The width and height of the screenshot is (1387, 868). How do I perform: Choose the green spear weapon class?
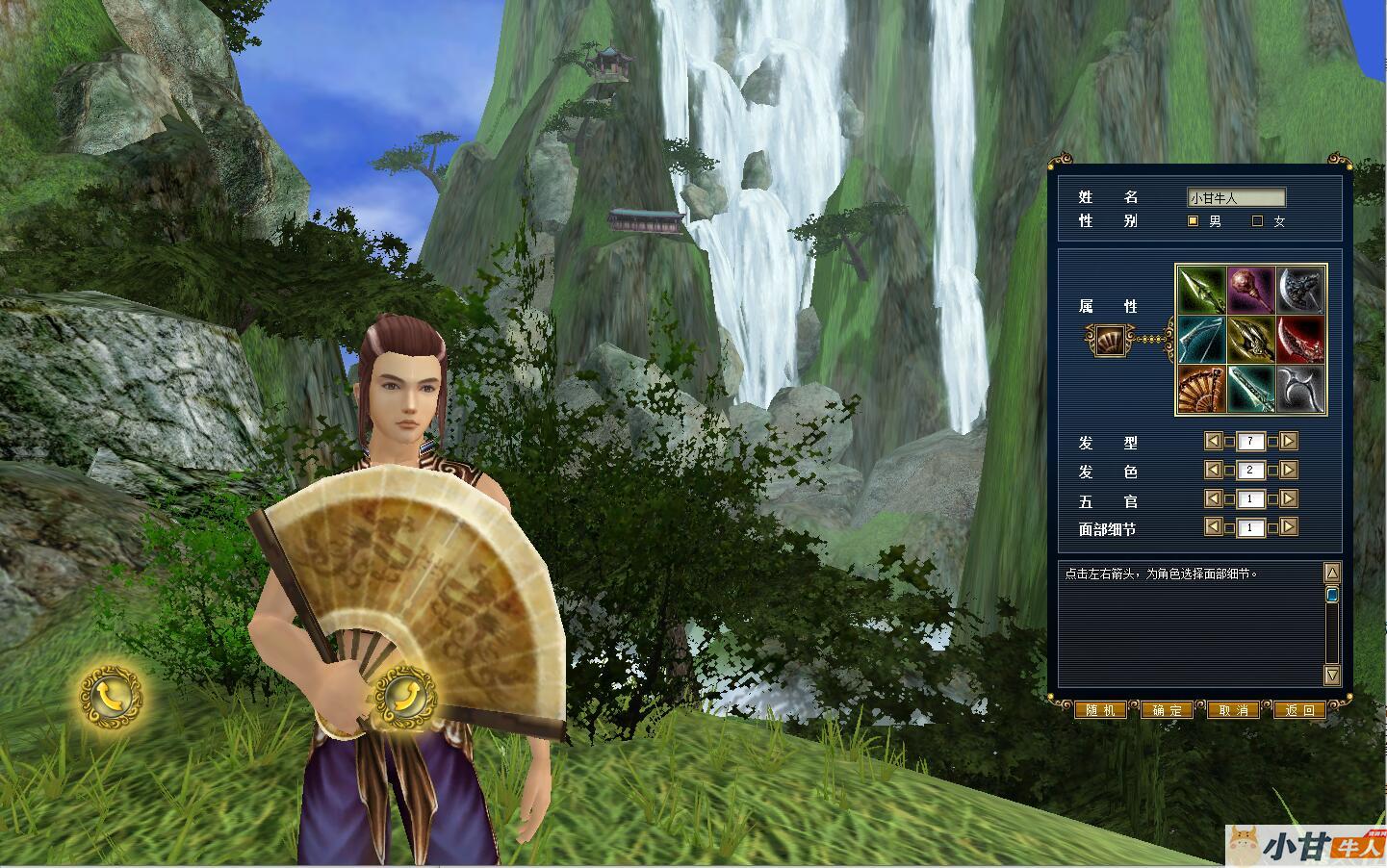point(1201,290)
